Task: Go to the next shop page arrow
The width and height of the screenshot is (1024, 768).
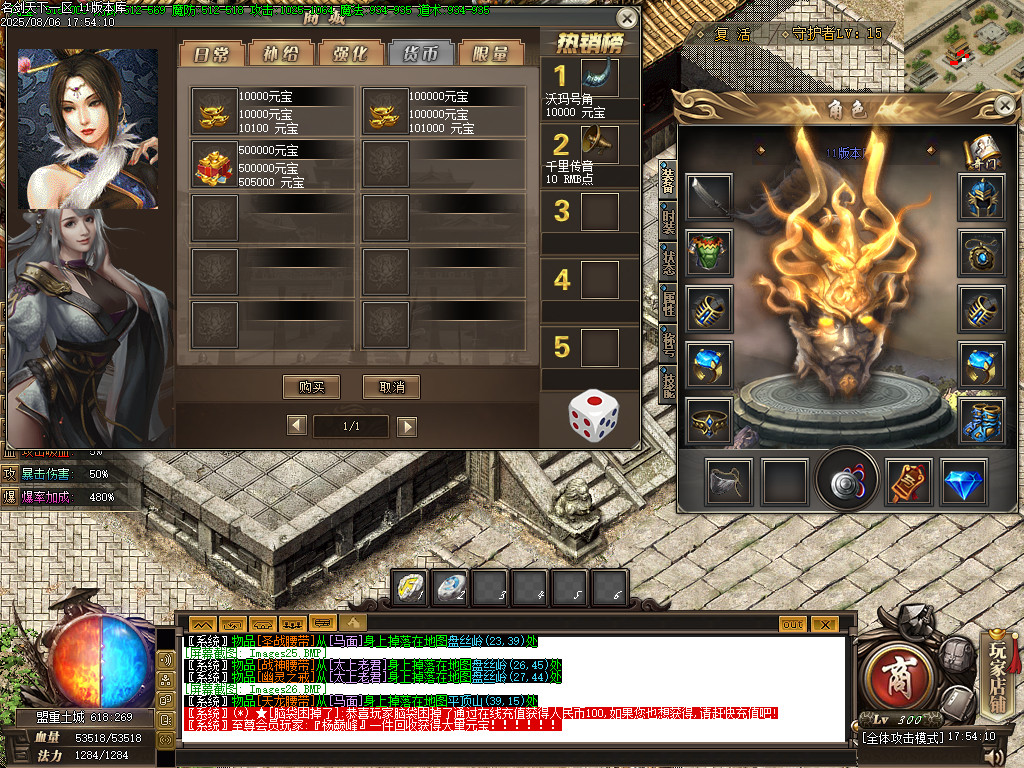Action: [x=406, y=426]
